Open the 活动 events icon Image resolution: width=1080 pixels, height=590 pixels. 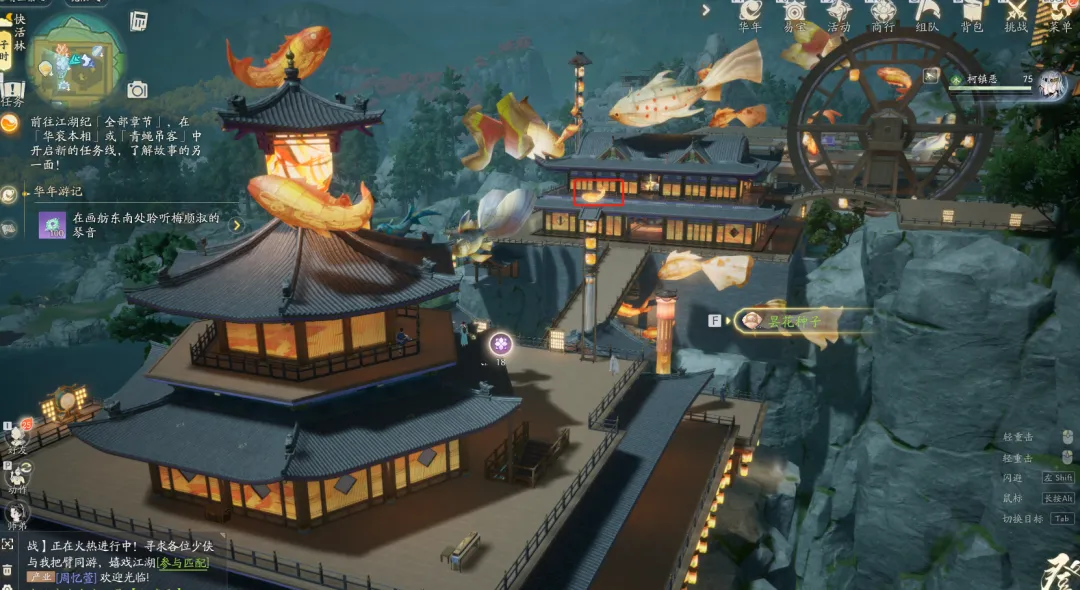click(839, 13)
